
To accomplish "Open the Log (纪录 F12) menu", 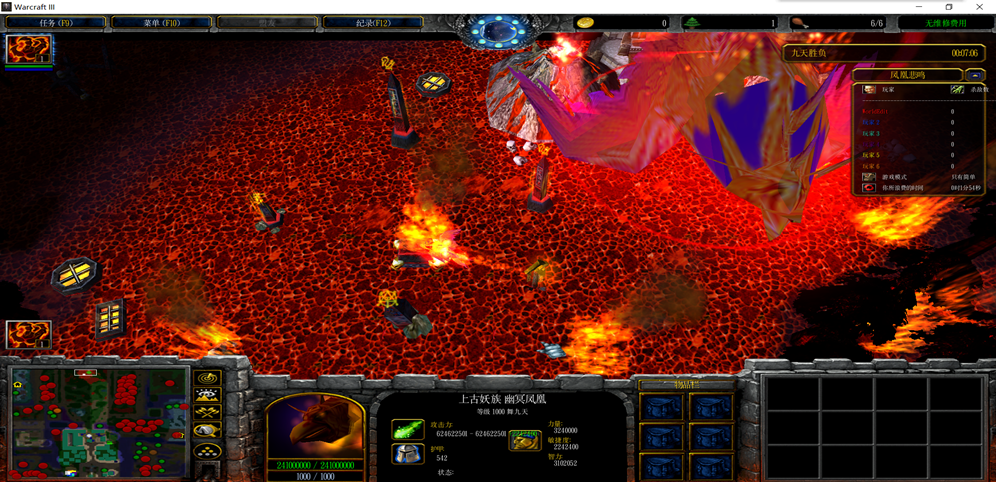I will tap(373, 22).
